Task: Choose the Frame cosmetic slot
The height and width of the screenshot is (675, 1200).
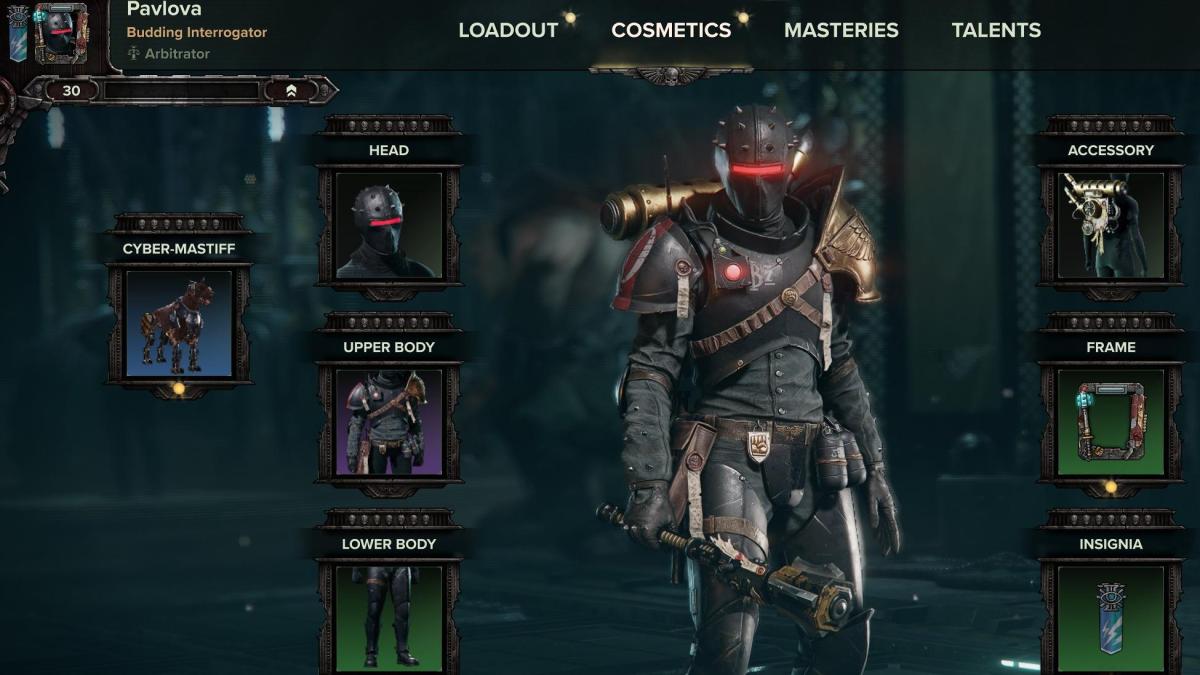Action: [1110, 422]
